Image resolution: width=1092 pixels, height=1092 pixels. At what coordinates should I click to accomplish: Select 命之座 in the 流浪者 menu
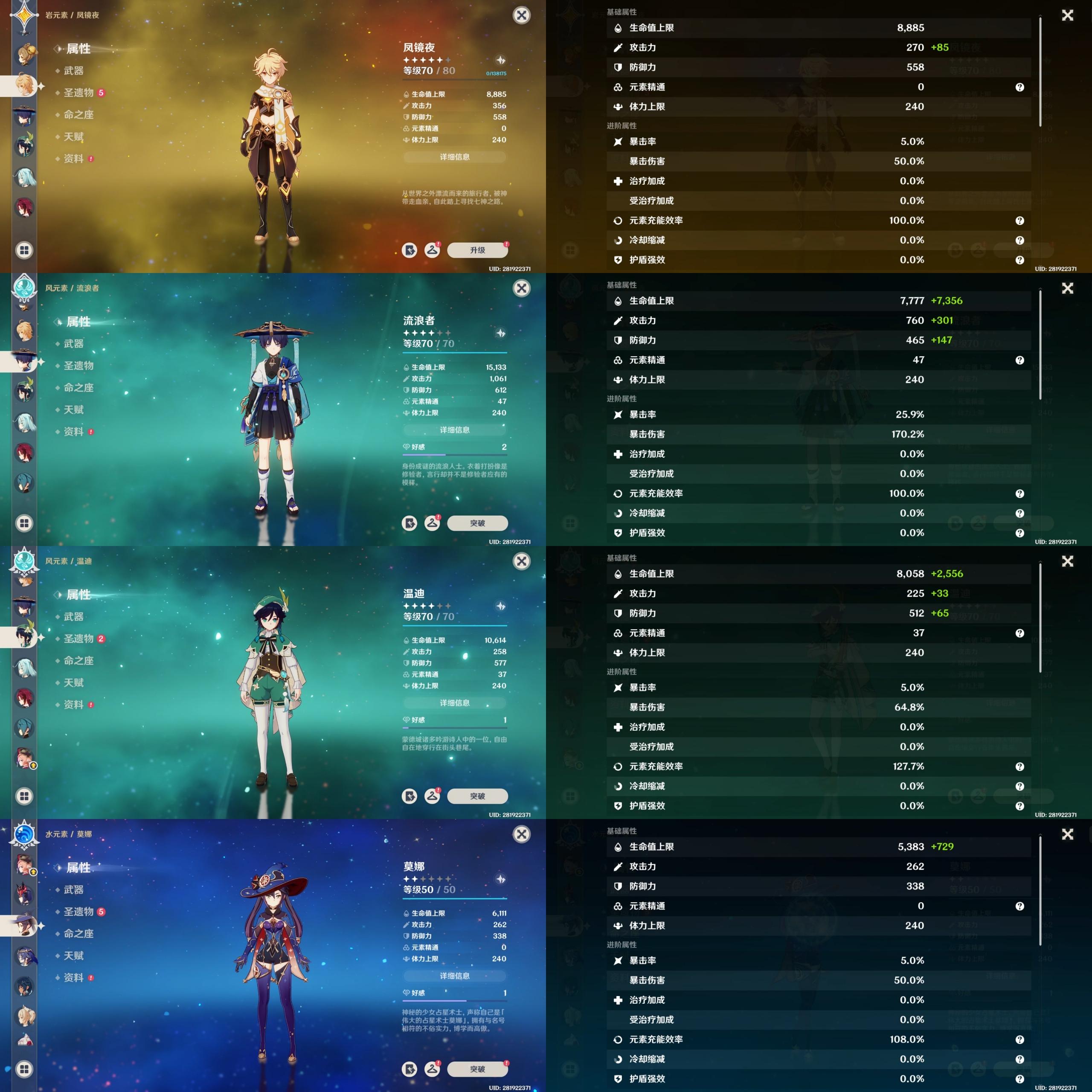pyautogui.click(x=78, y=388)
